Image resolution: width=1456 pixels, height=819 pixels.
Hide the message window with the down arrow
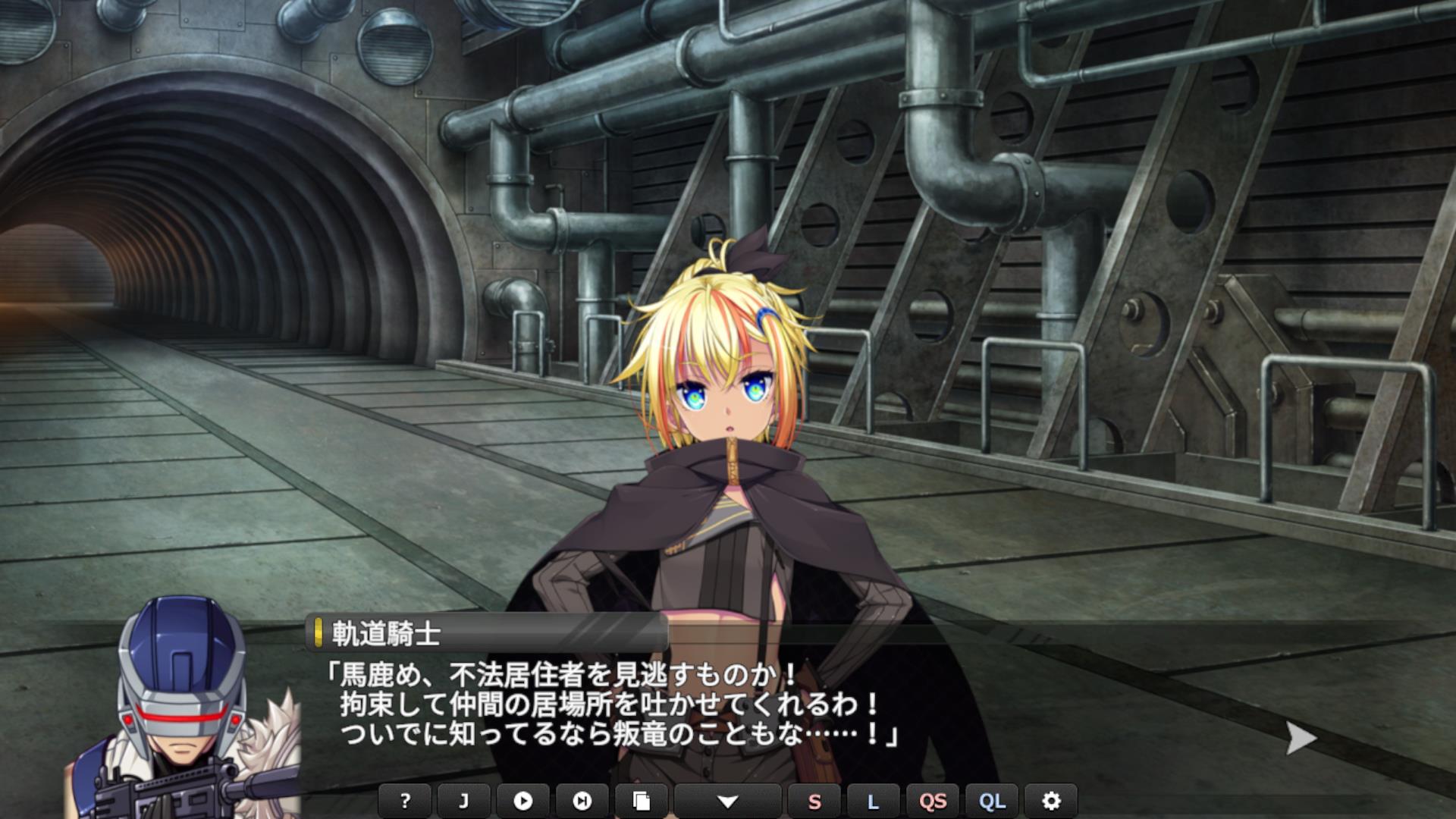[727, 801]
